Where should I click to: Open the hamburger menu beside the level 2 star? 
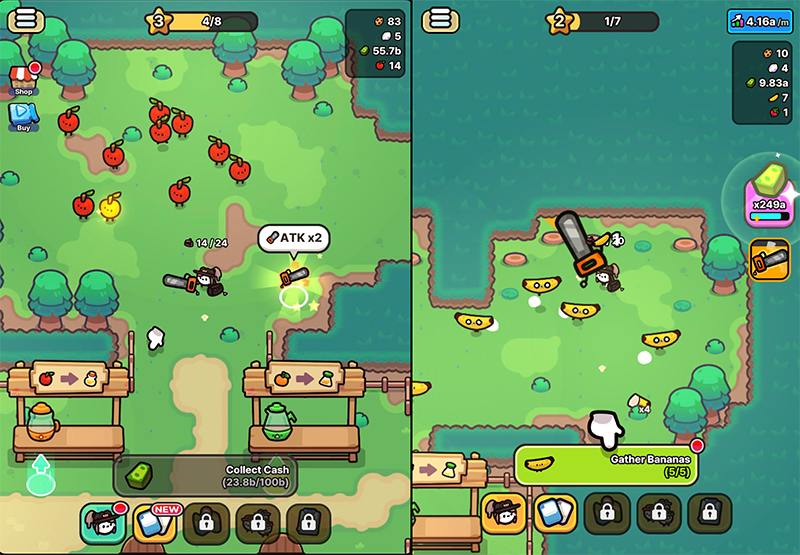[440, 20]
